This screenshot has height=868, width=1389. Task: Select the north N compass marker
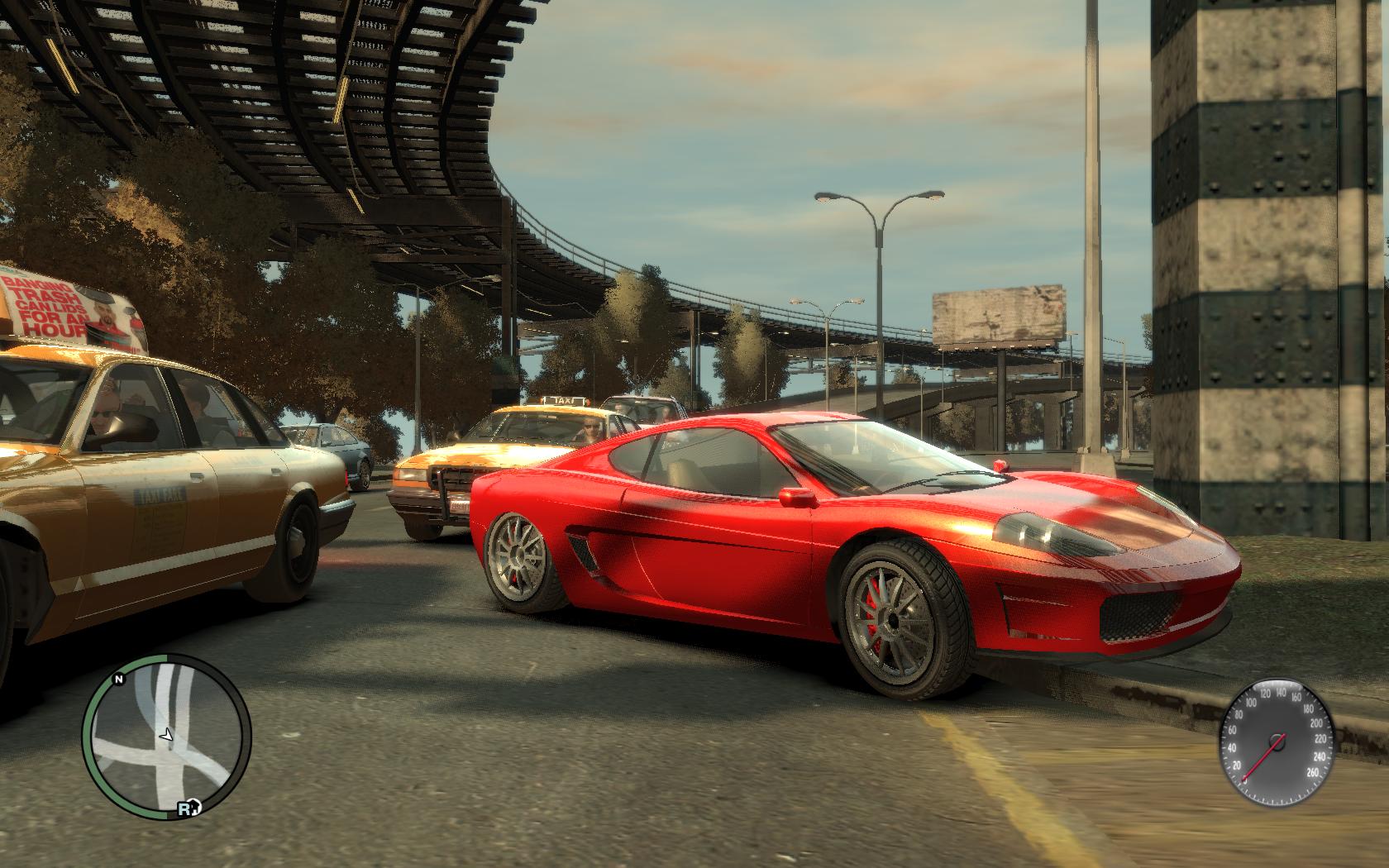119,680
